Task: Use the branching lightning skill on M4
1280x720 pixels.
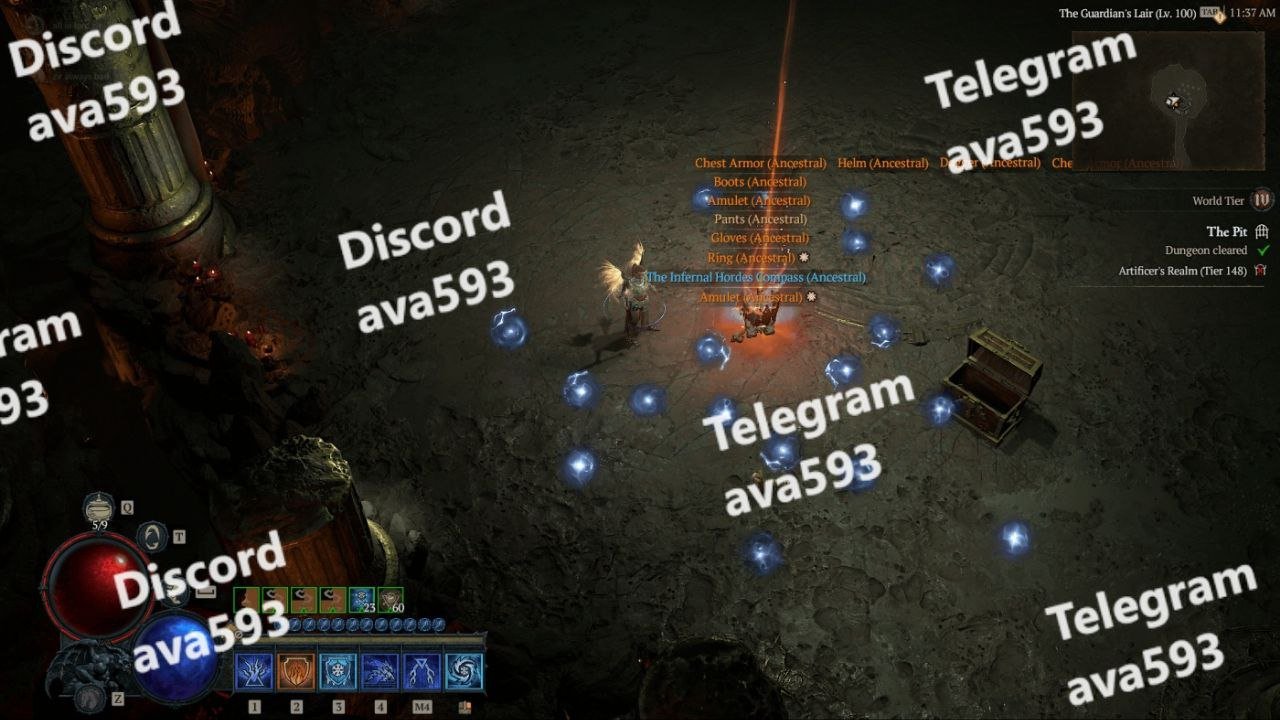Action: coord(422,672)
